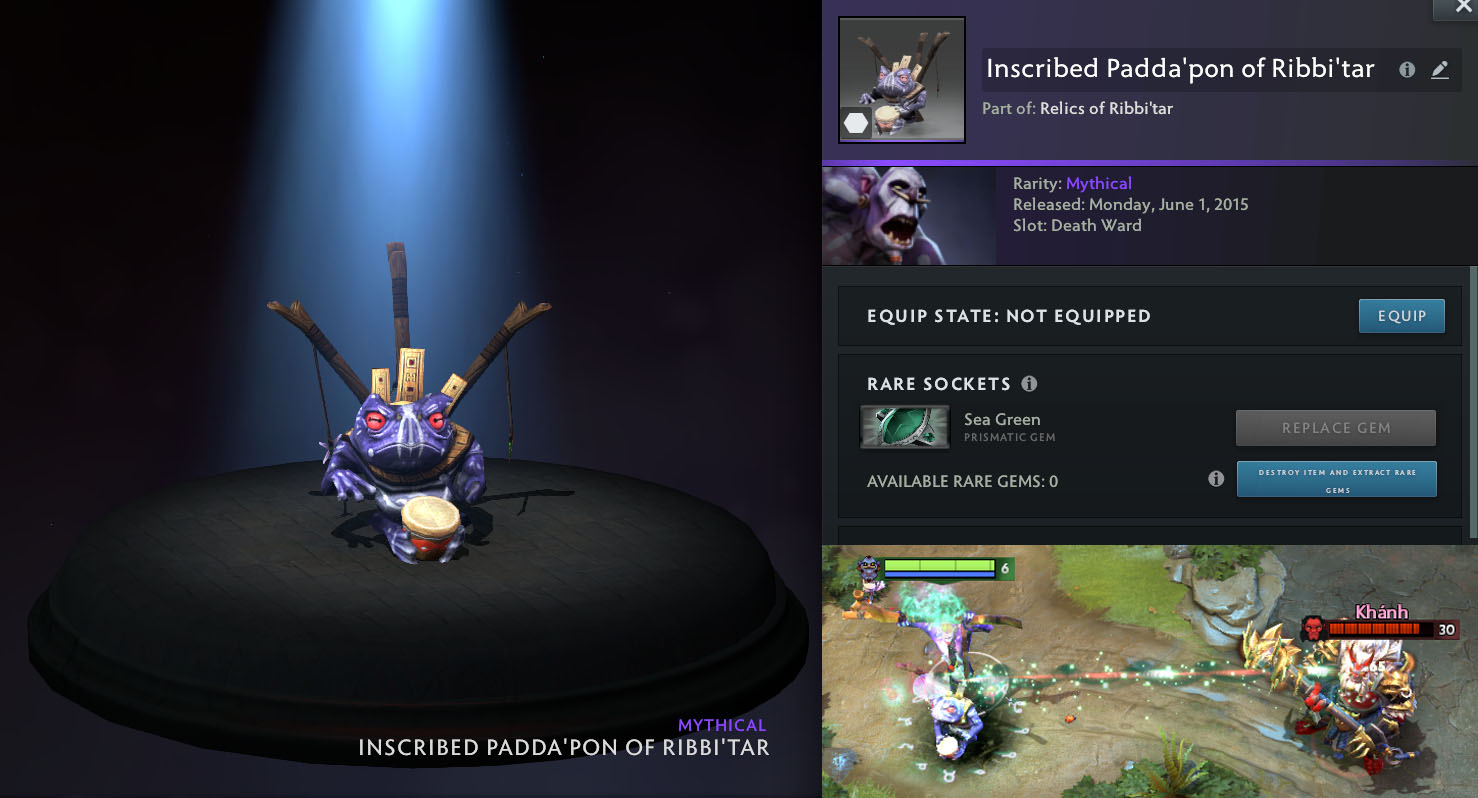Open info icon beside gem extraction button
Screen dimensions: 1478x798
click(x=1216, y=479)
